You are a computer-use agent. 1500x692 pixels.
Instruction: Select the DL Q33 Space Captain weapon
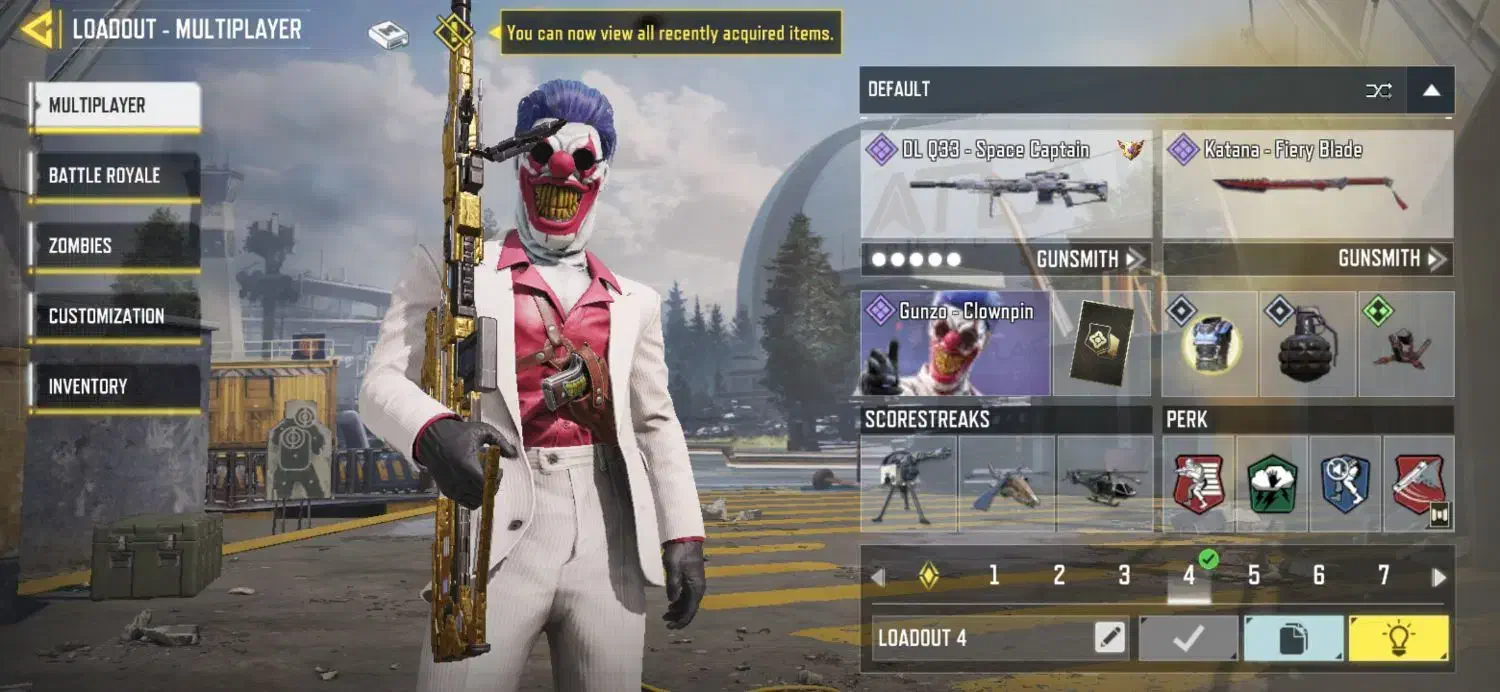1005,184
